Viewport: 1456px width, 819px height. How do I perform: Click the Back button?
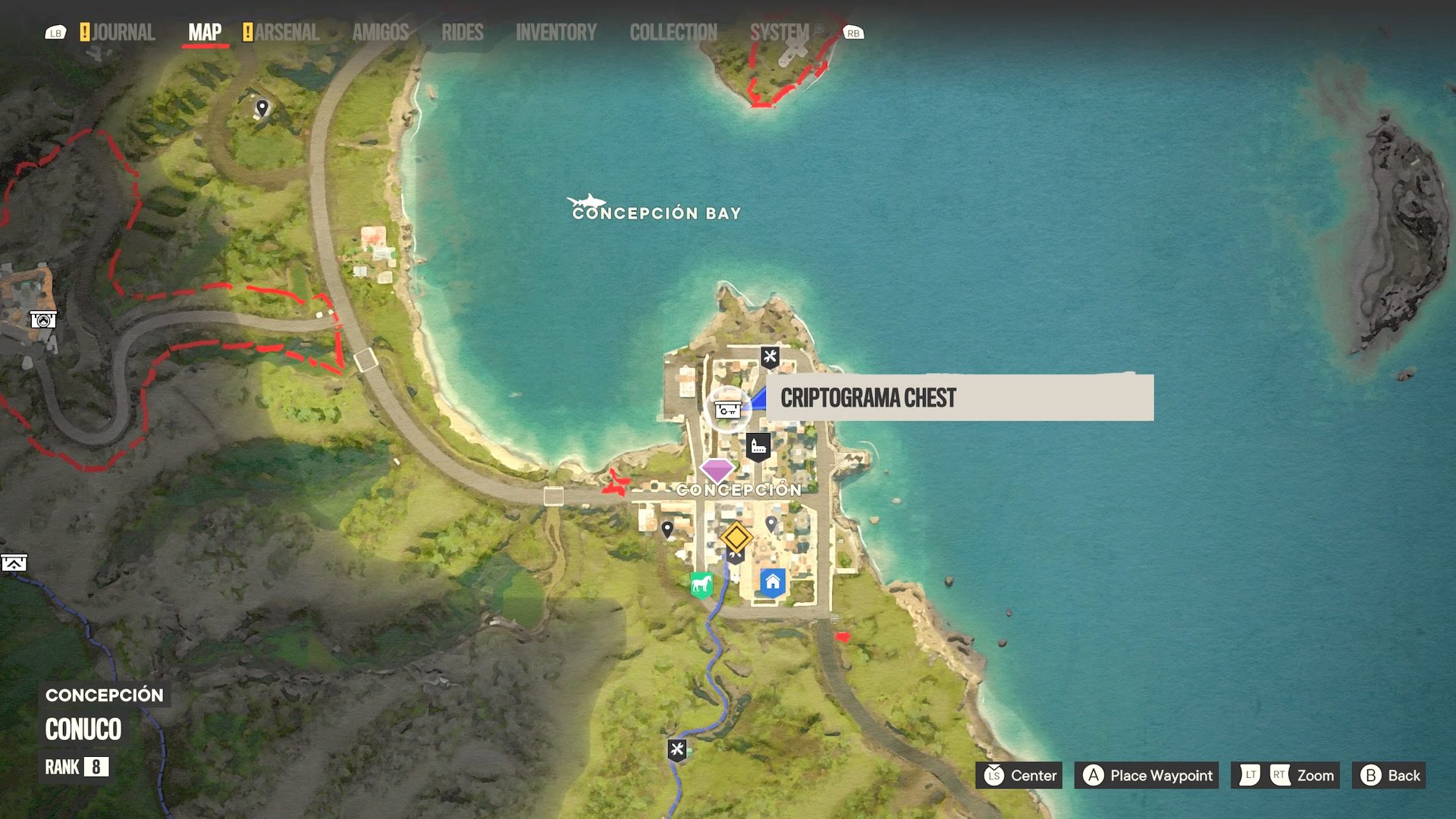pyautogui.click(x=1389, y=775)
